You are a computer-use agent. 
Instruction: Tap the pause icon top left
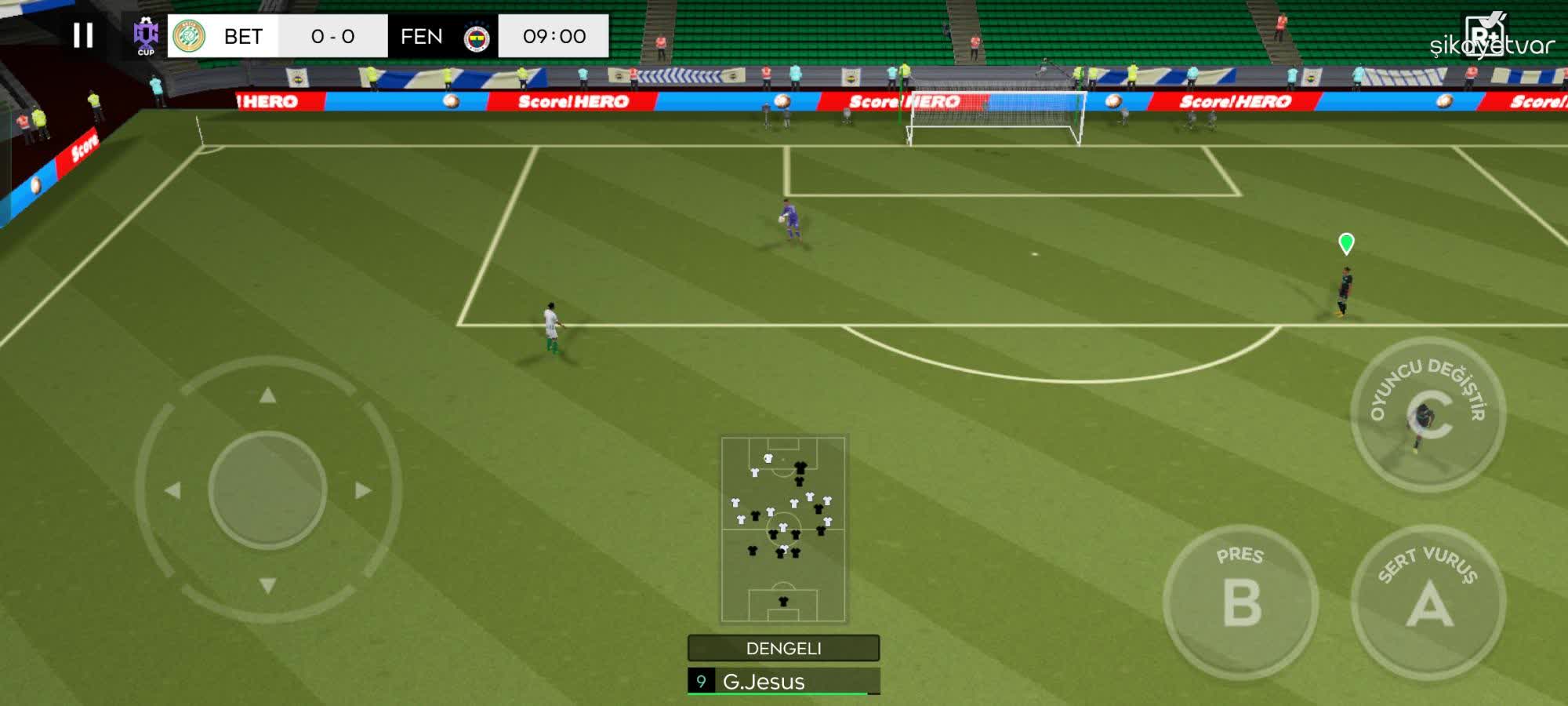click(84, 35)
